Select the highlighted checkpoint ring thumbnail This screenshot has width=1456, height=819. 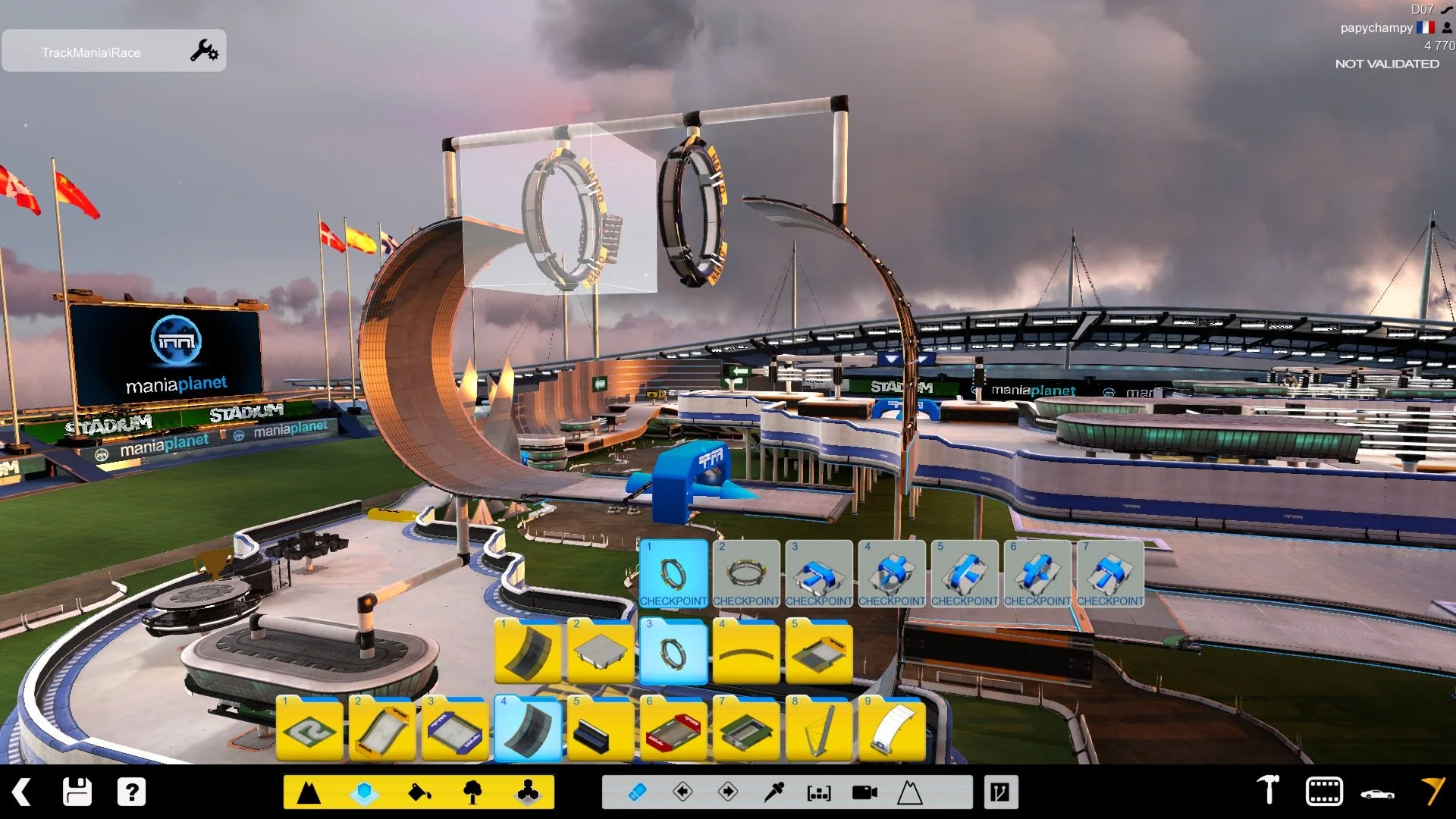(674, 574)
